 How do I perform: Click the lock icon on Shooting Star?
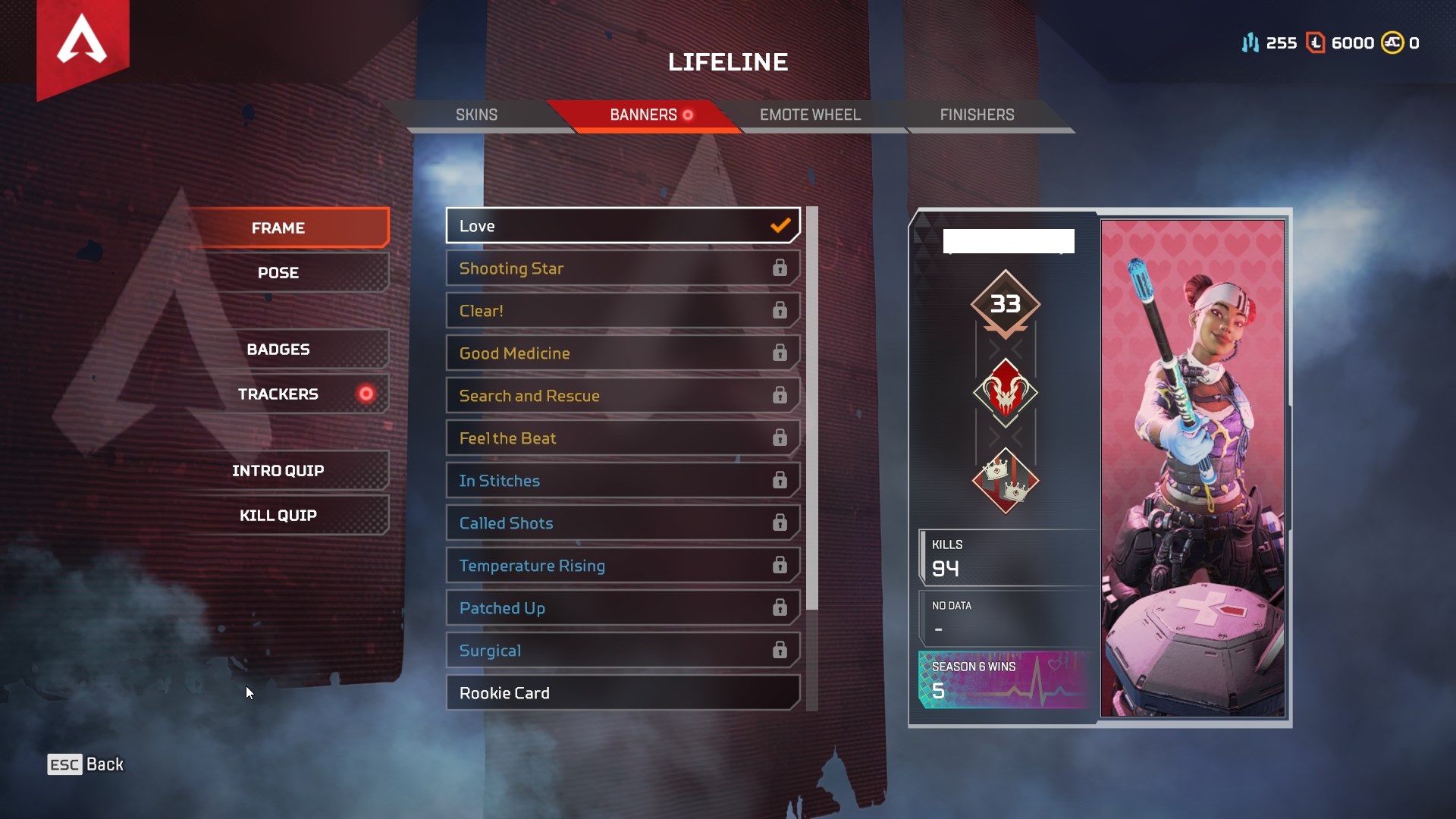(x=780, y=268)
